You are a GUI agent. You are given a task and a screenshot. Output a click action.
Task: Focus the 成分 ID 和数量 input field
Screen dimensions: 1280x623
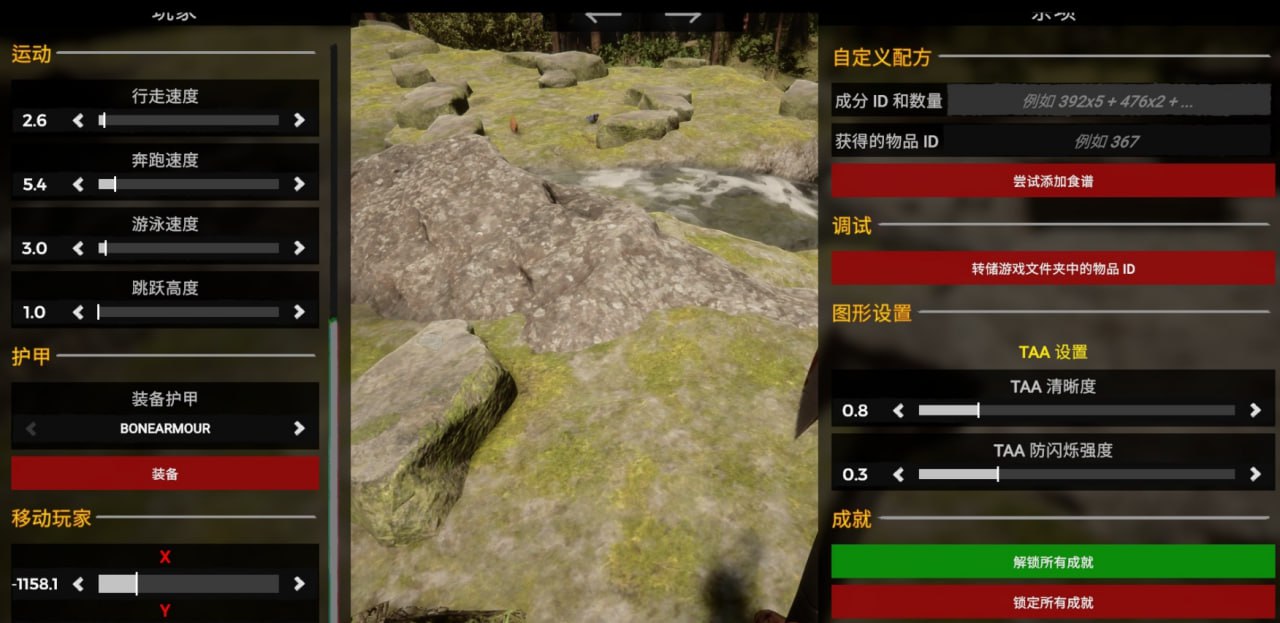(x=1108, y=101)
